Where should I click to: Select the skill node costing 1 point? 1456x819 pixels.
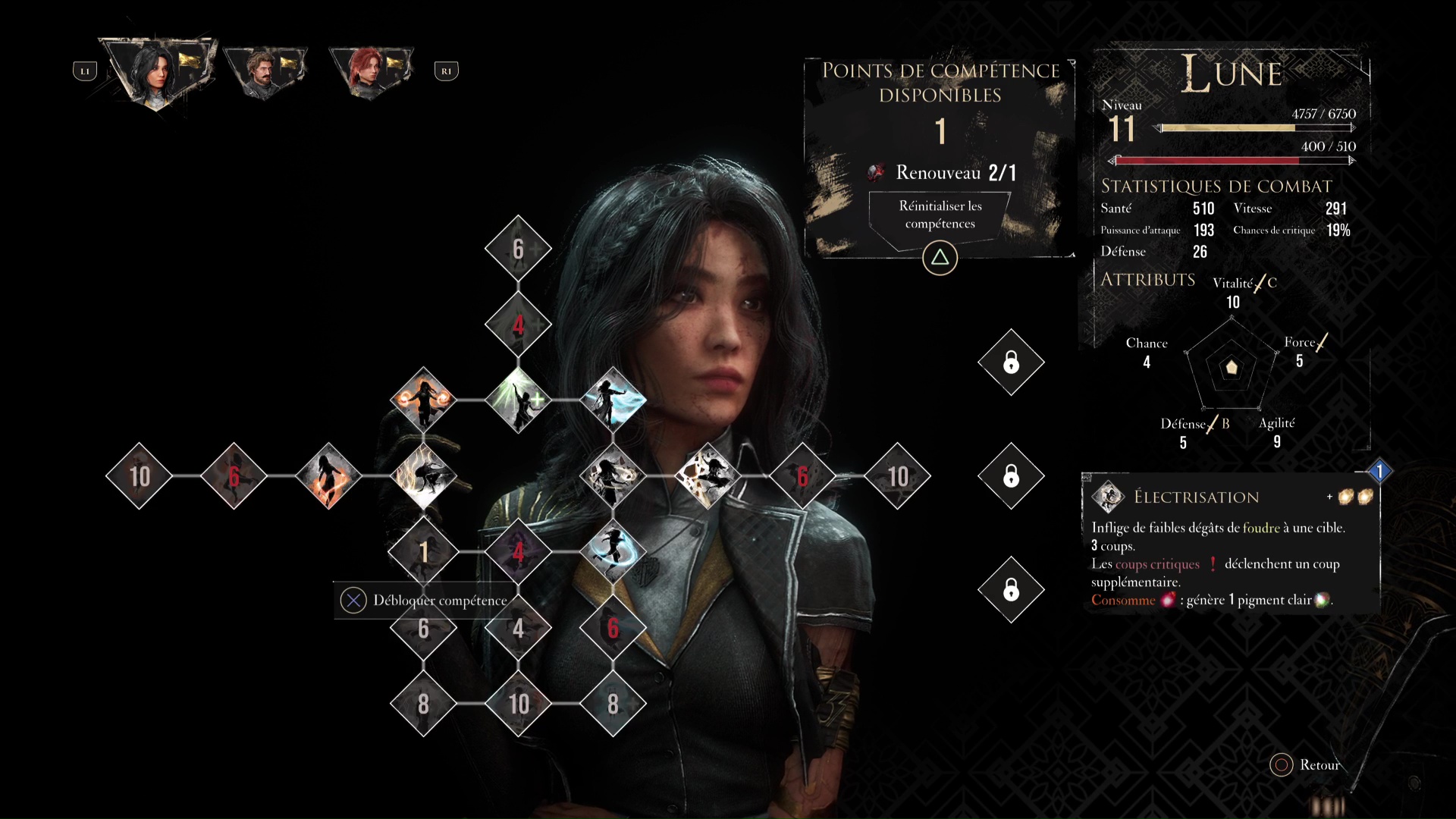[x=423, y=552]
